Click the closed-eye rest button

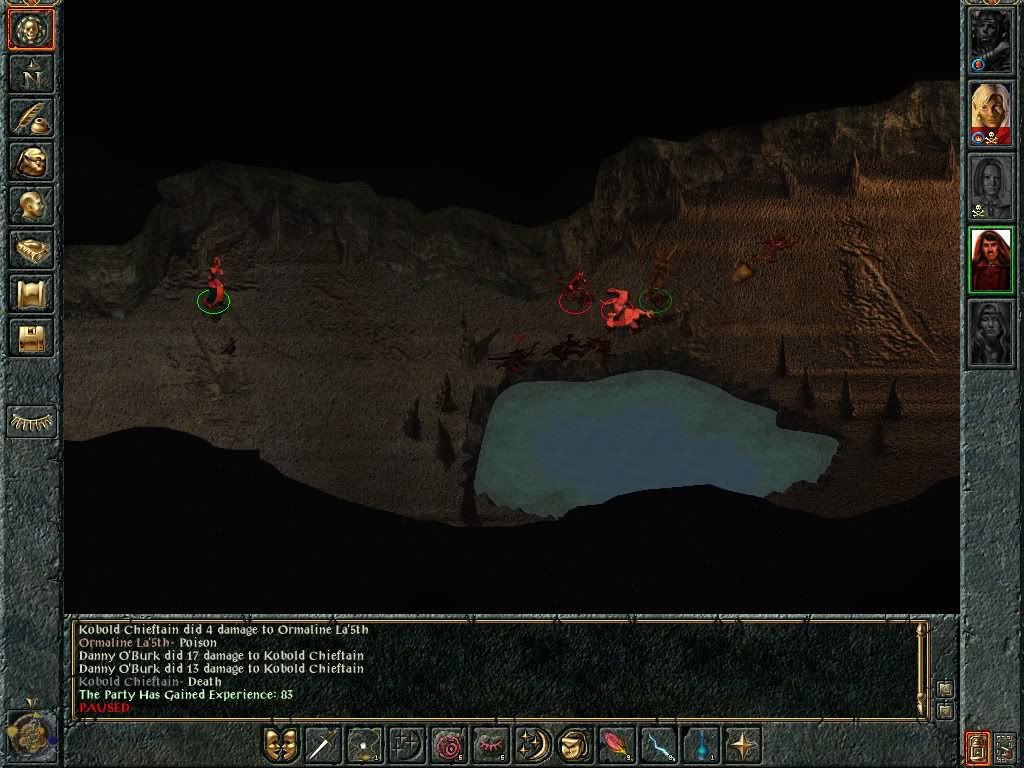point(31,423)
